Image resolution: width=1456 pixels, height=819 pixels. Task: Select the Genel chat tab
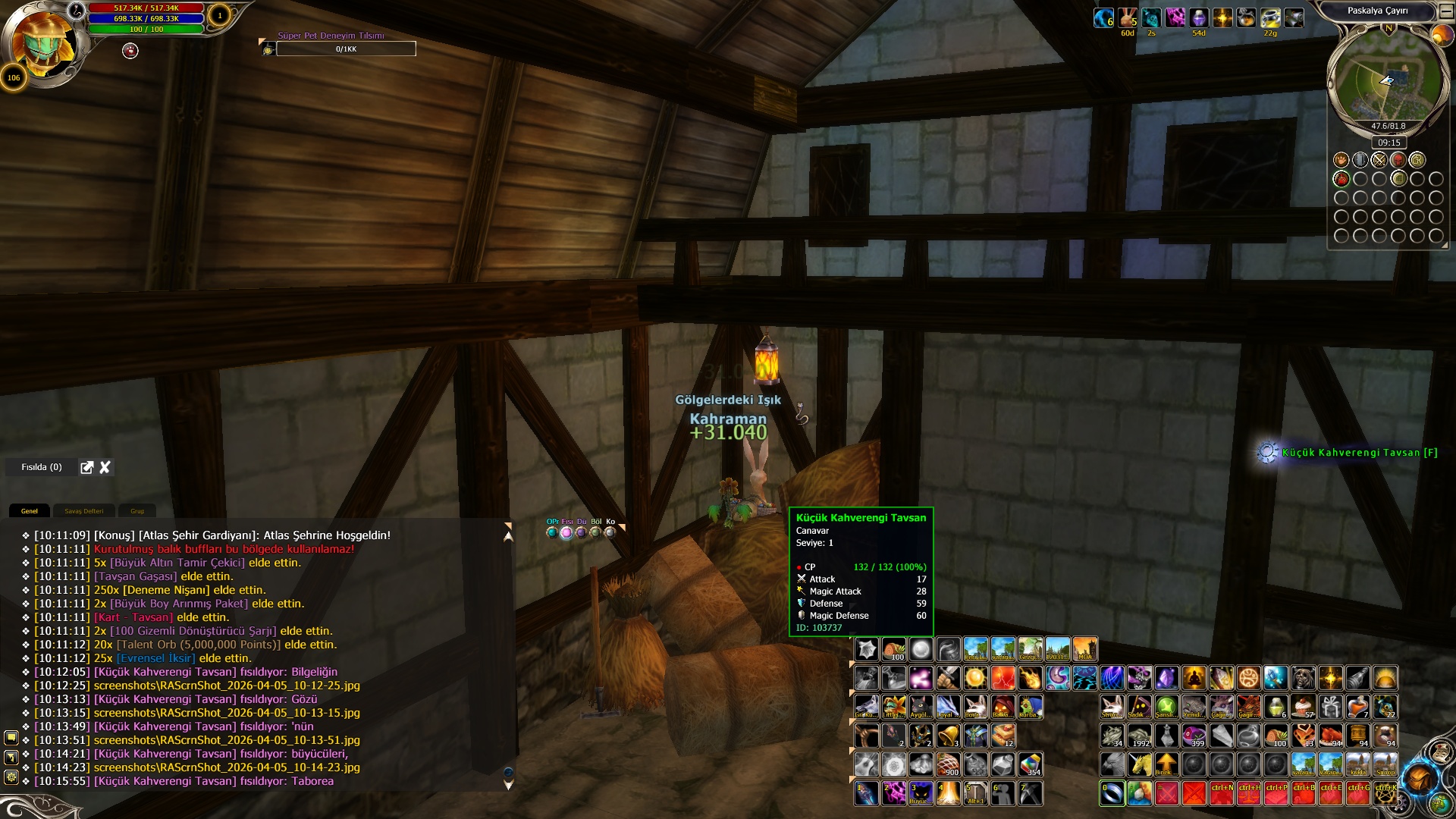(30, 511)
